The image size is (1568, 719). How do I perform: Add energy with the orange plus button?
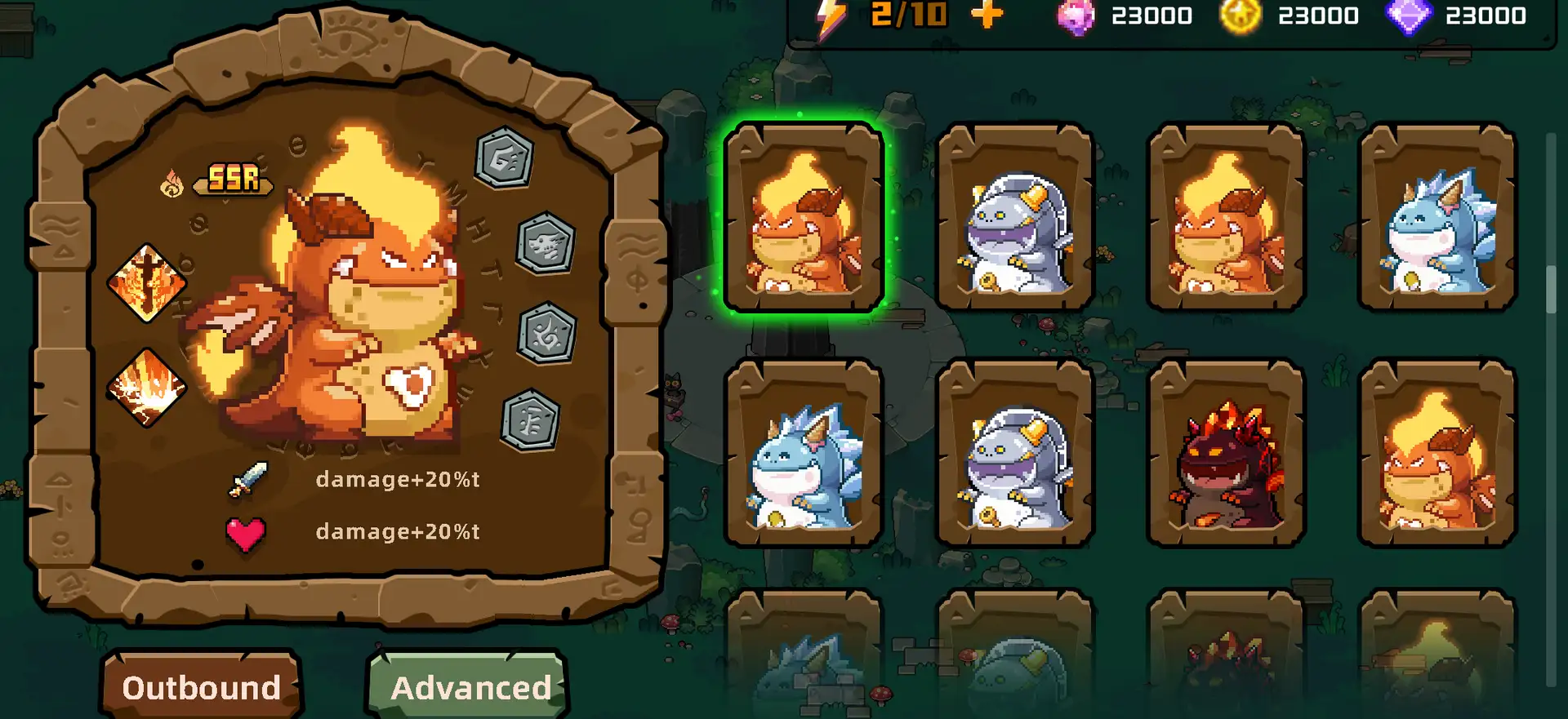[x=987, y=15]
